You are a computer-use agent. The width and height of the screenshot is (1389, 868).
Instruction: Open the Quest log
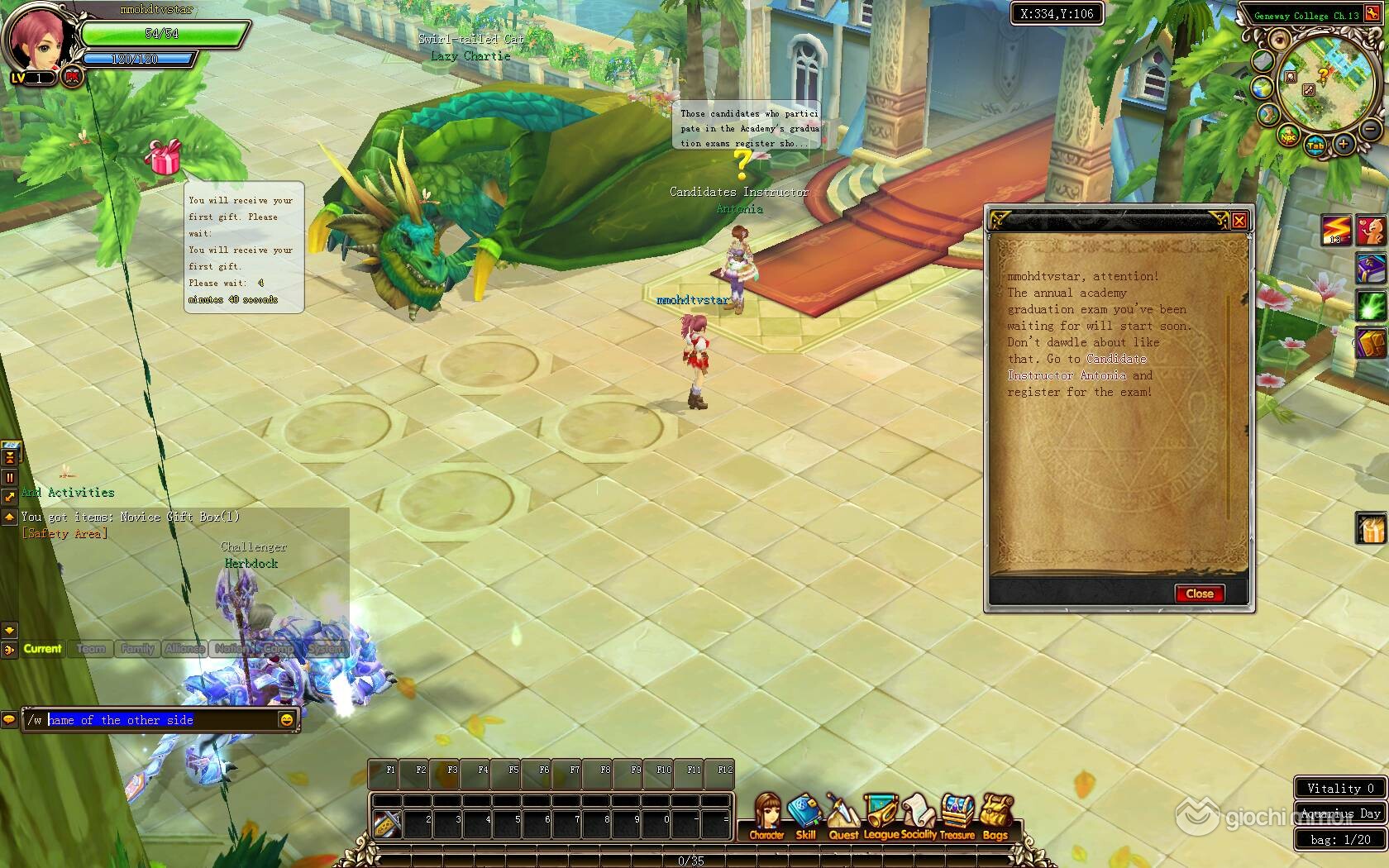843,818
